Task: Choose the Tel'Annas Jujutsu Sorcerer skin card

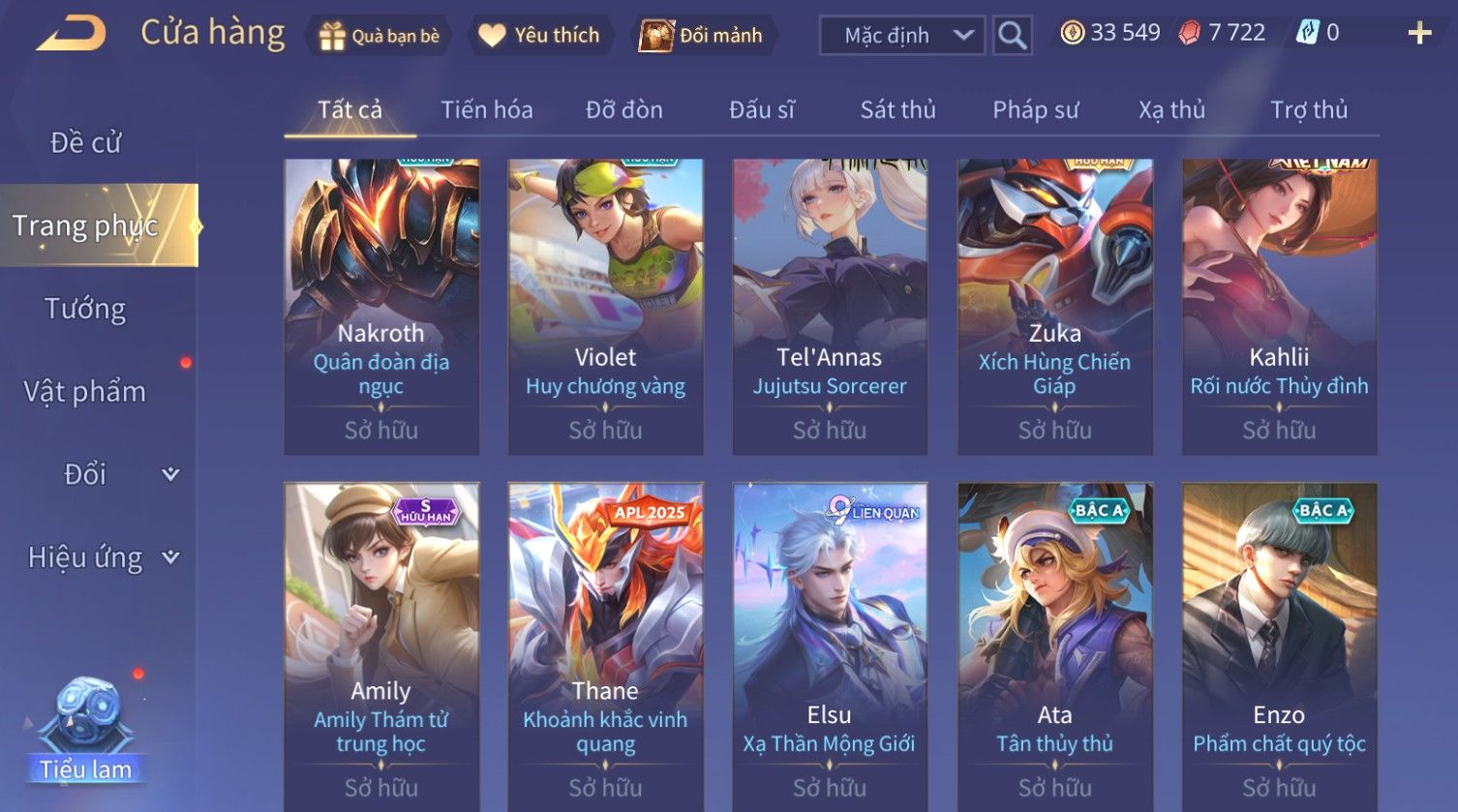Action: click(x=830, y=306)
